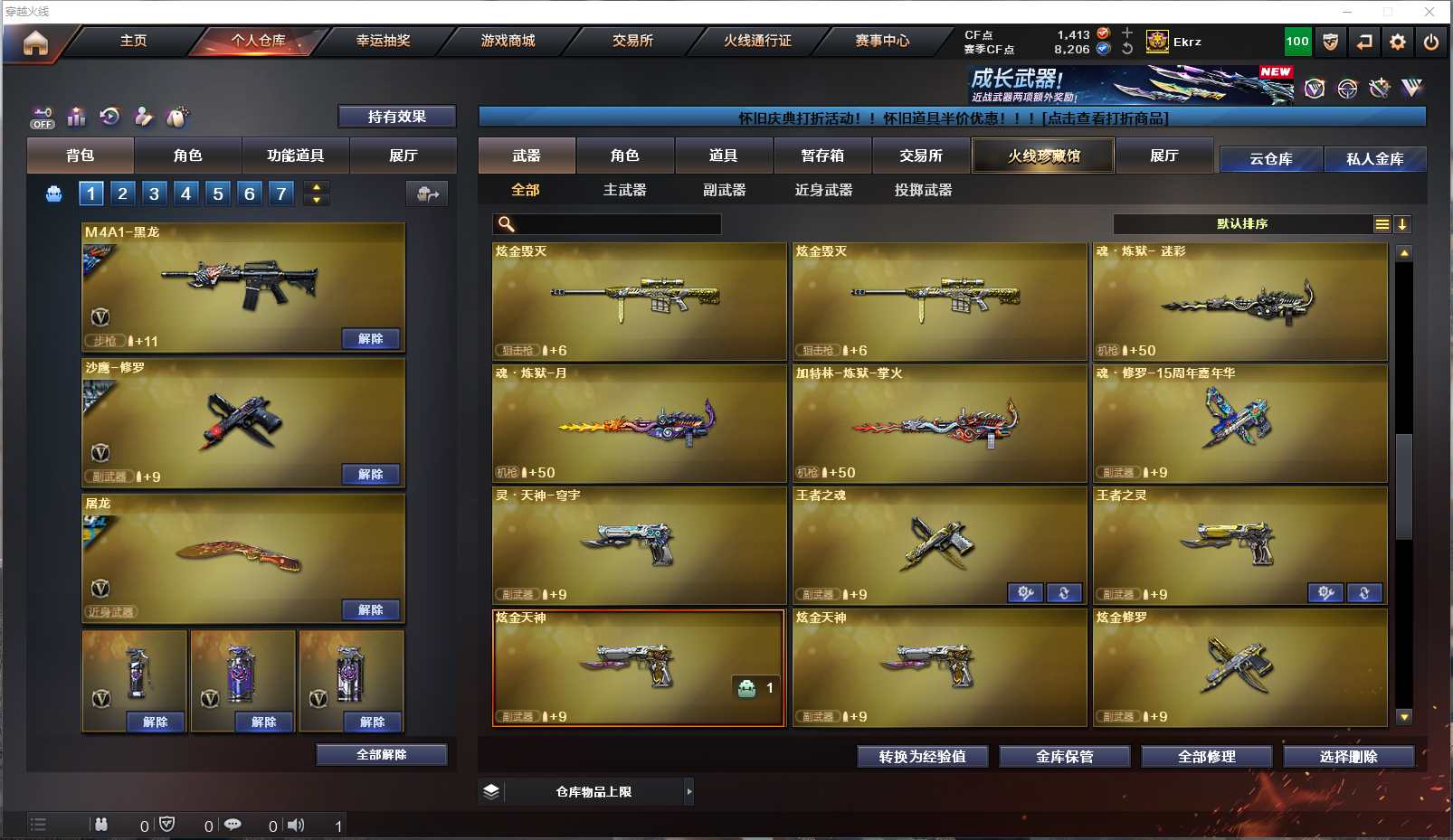This screenshot has height=840, width=1453.
Task: Click the 全部修理 repair all button
Action: 1206,756
